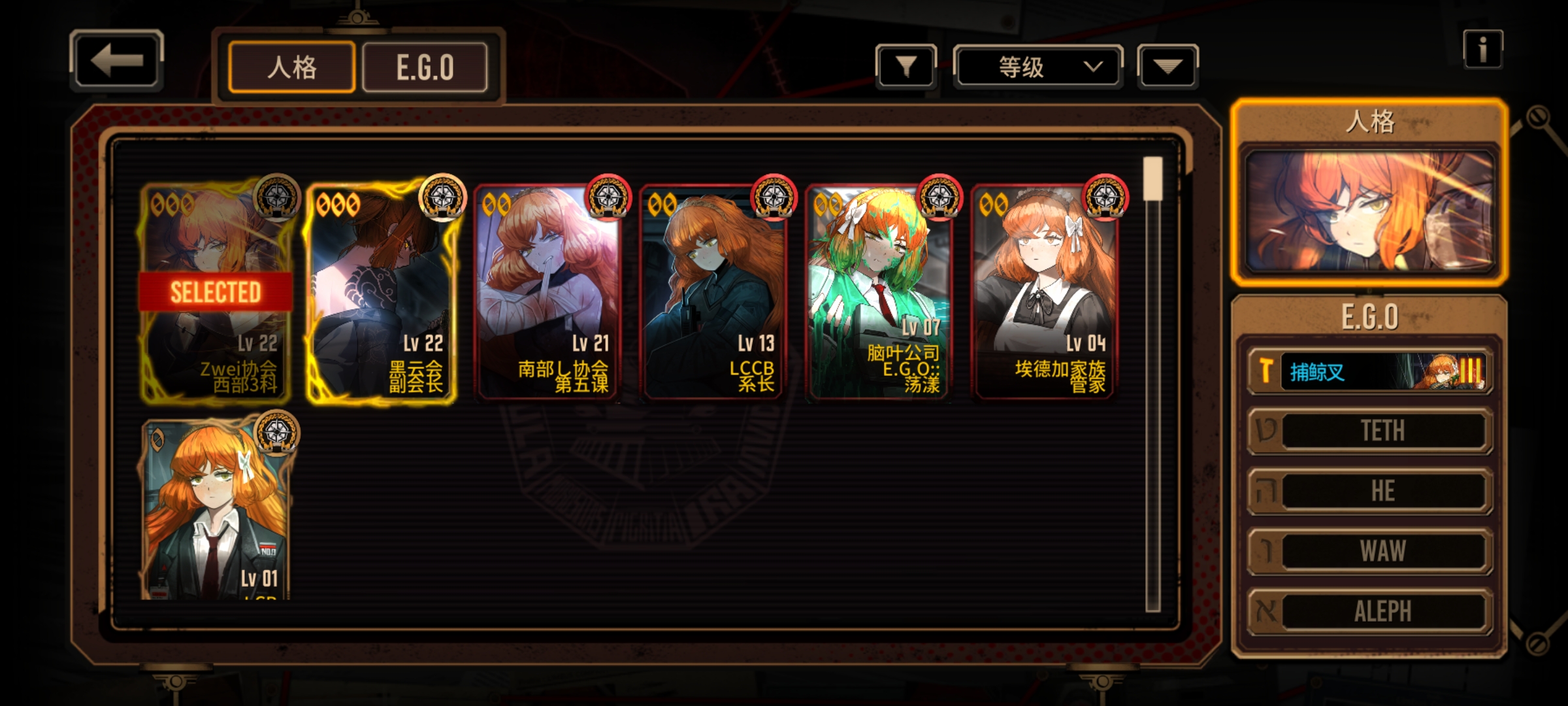
Task: Open the 等级 sort dropdown
Action: pos(1037,67)
